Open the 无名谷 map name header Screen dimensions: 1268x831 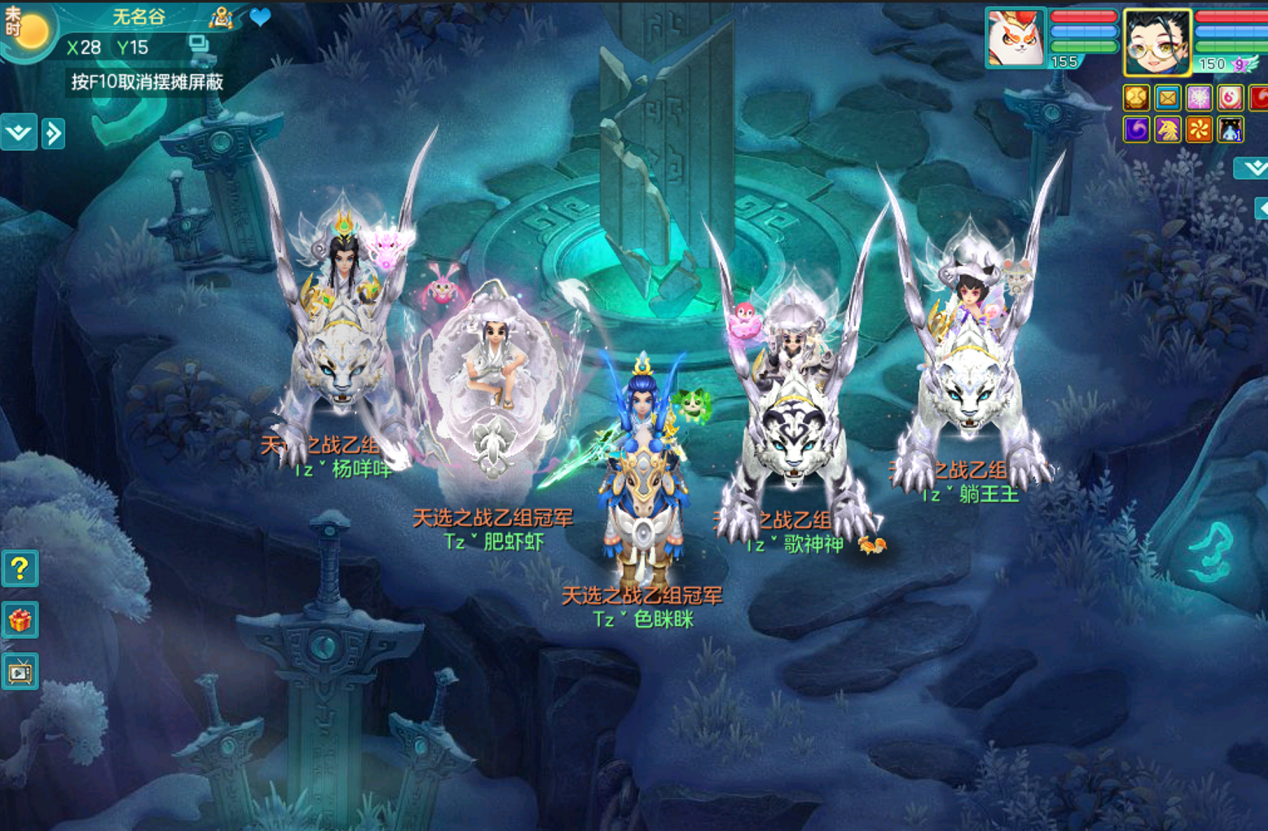138,17
